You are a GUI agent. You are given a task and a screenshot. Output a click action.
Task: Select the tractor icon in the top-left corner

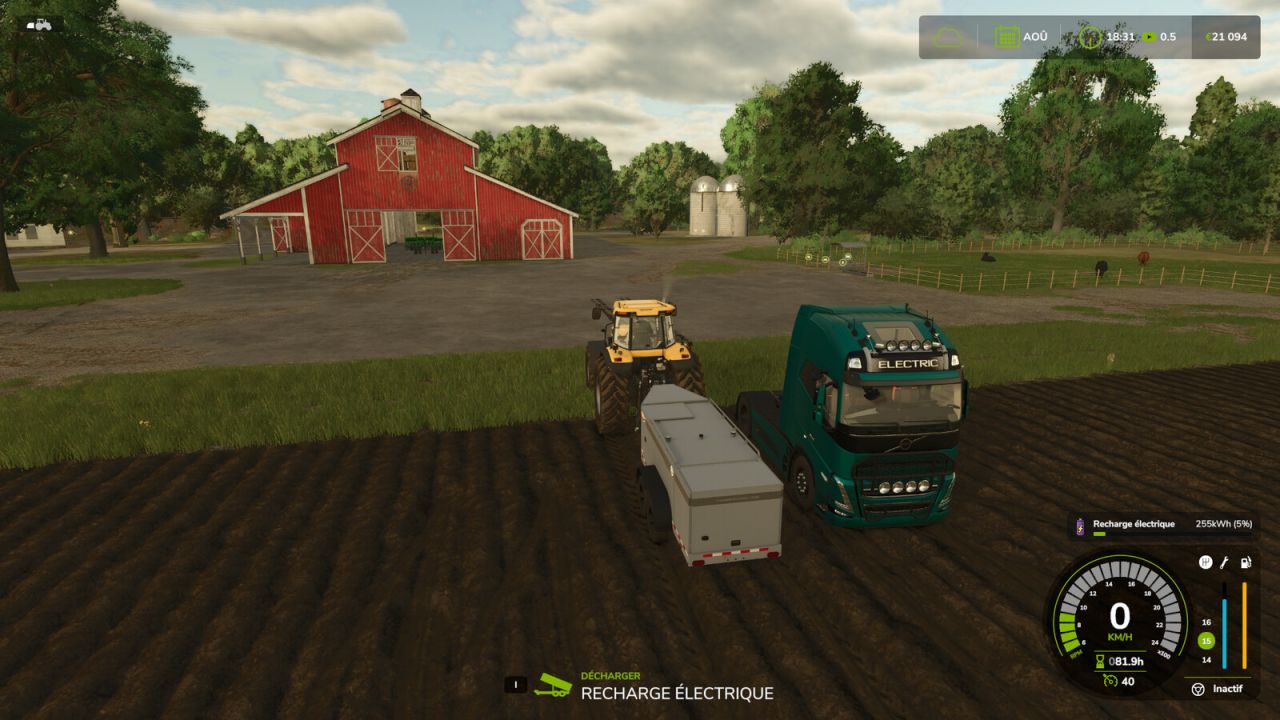click(39, 24)
